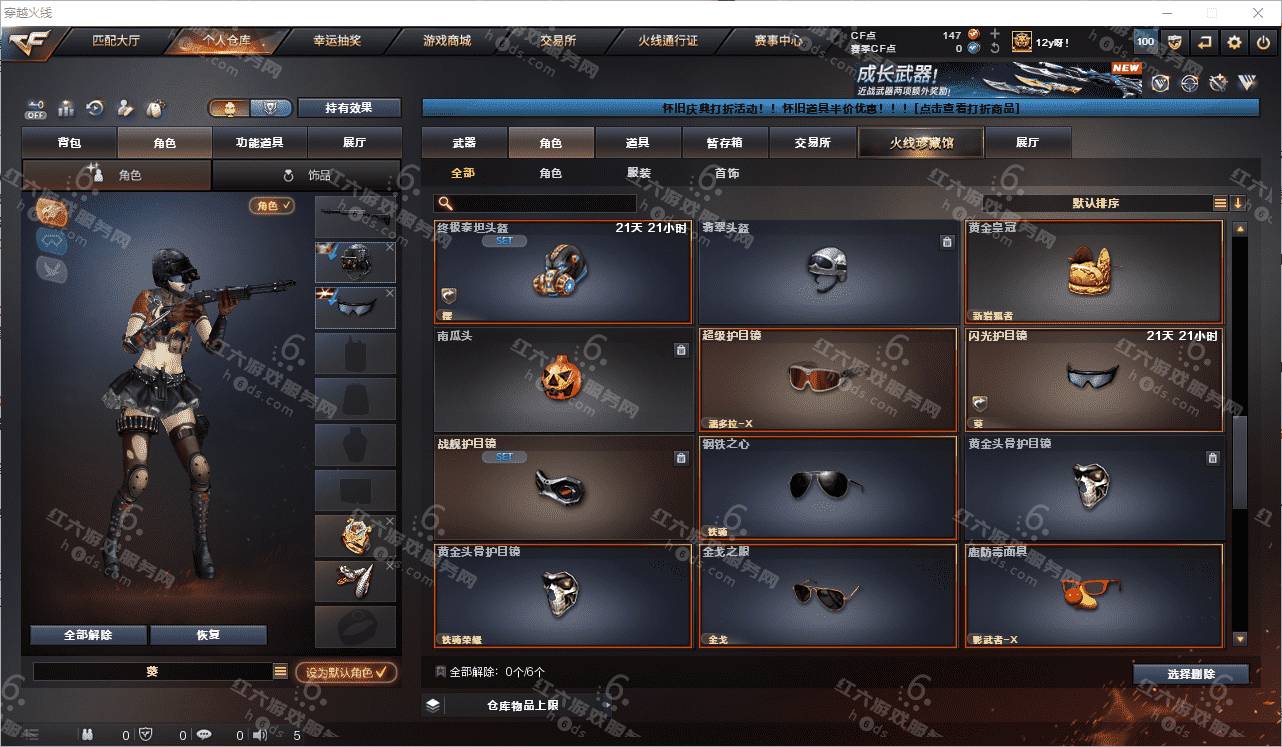Open the 游戏商城 game shop
Viewport: 1282px width, 747px height.
coord(447,42)
